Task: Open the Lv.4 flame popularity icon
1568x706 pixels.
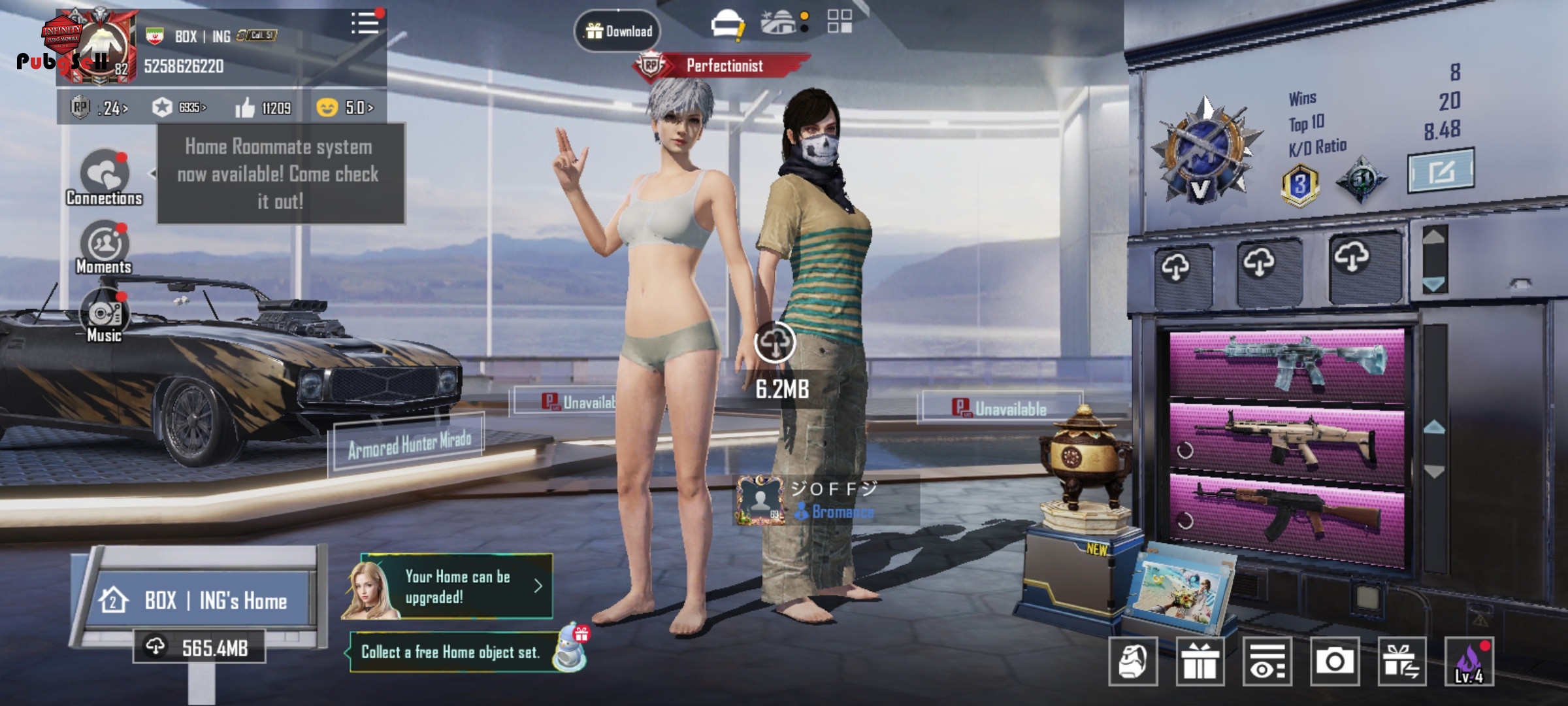Action: pos(1469,662)
